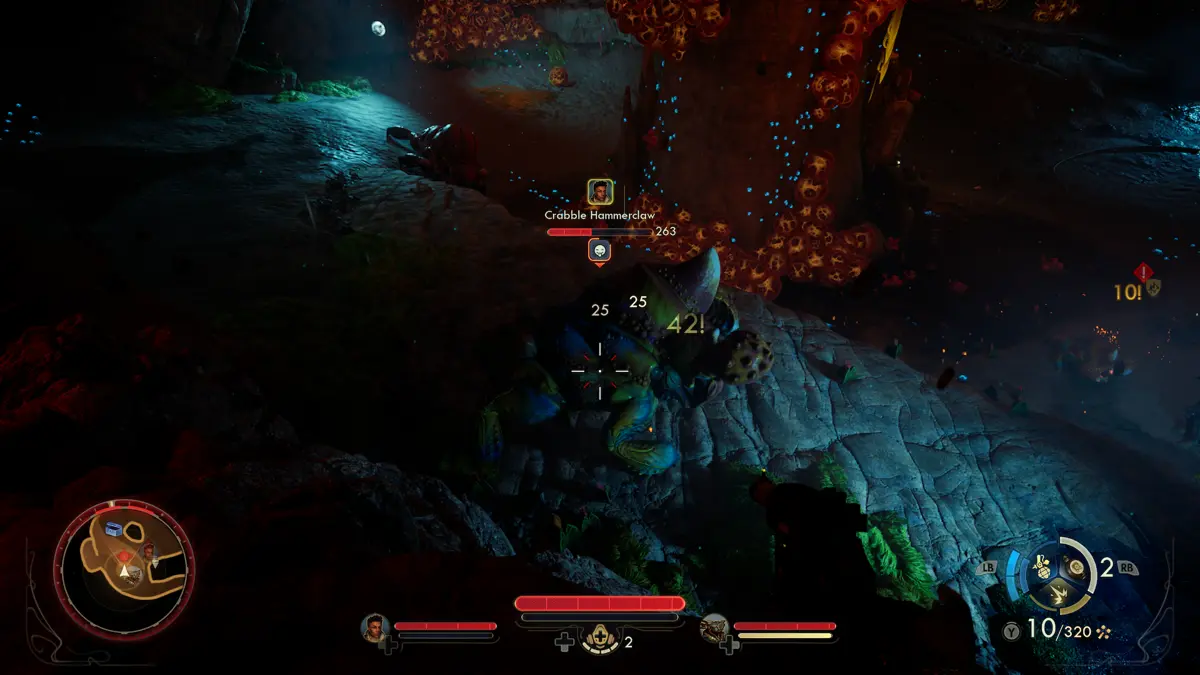This screenshot has width=1200, height=675.
Task: Use the medical inhaler icon
Action: click(599, 639)
